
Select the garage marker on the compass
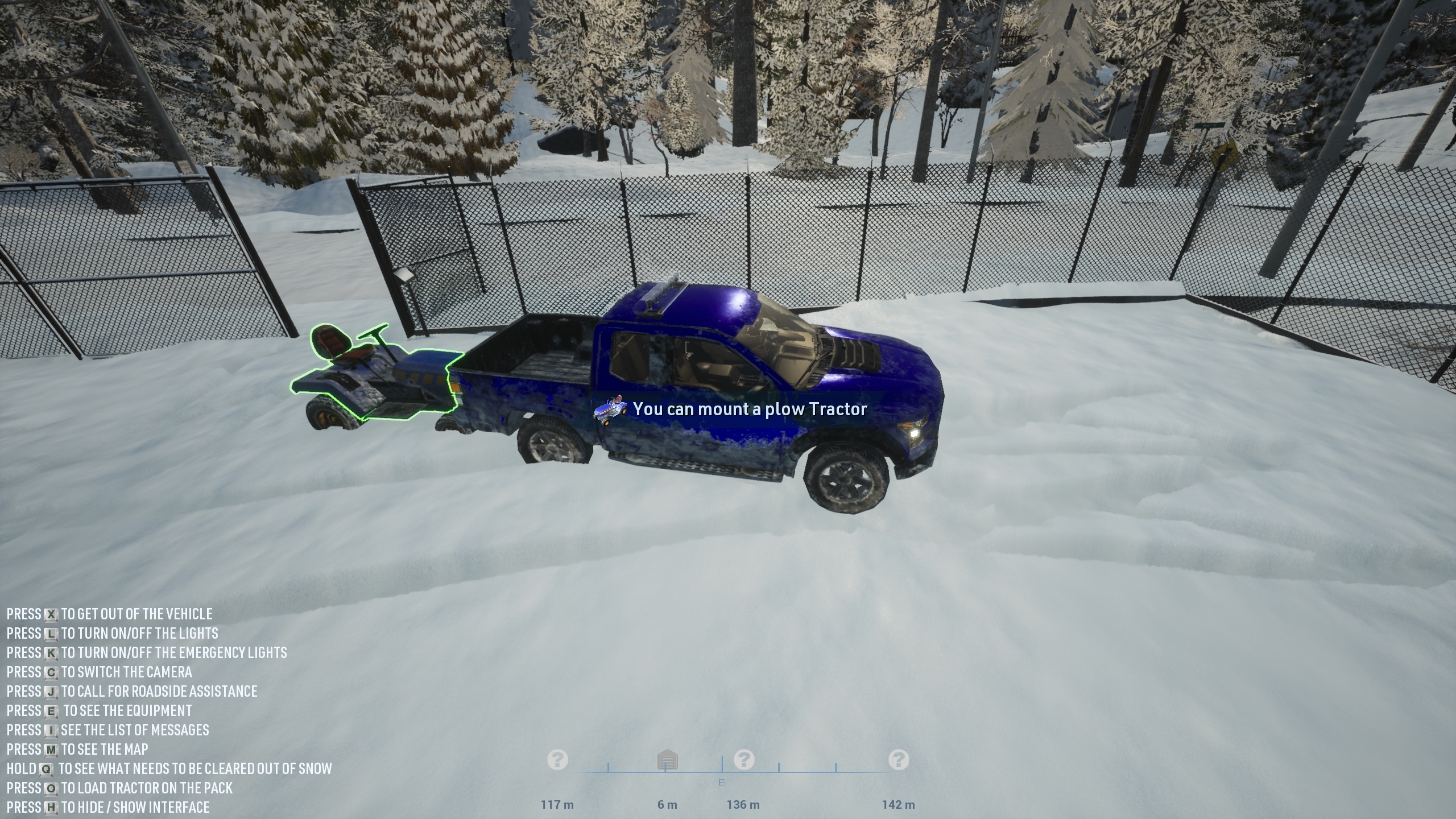(x=667, y=760)
